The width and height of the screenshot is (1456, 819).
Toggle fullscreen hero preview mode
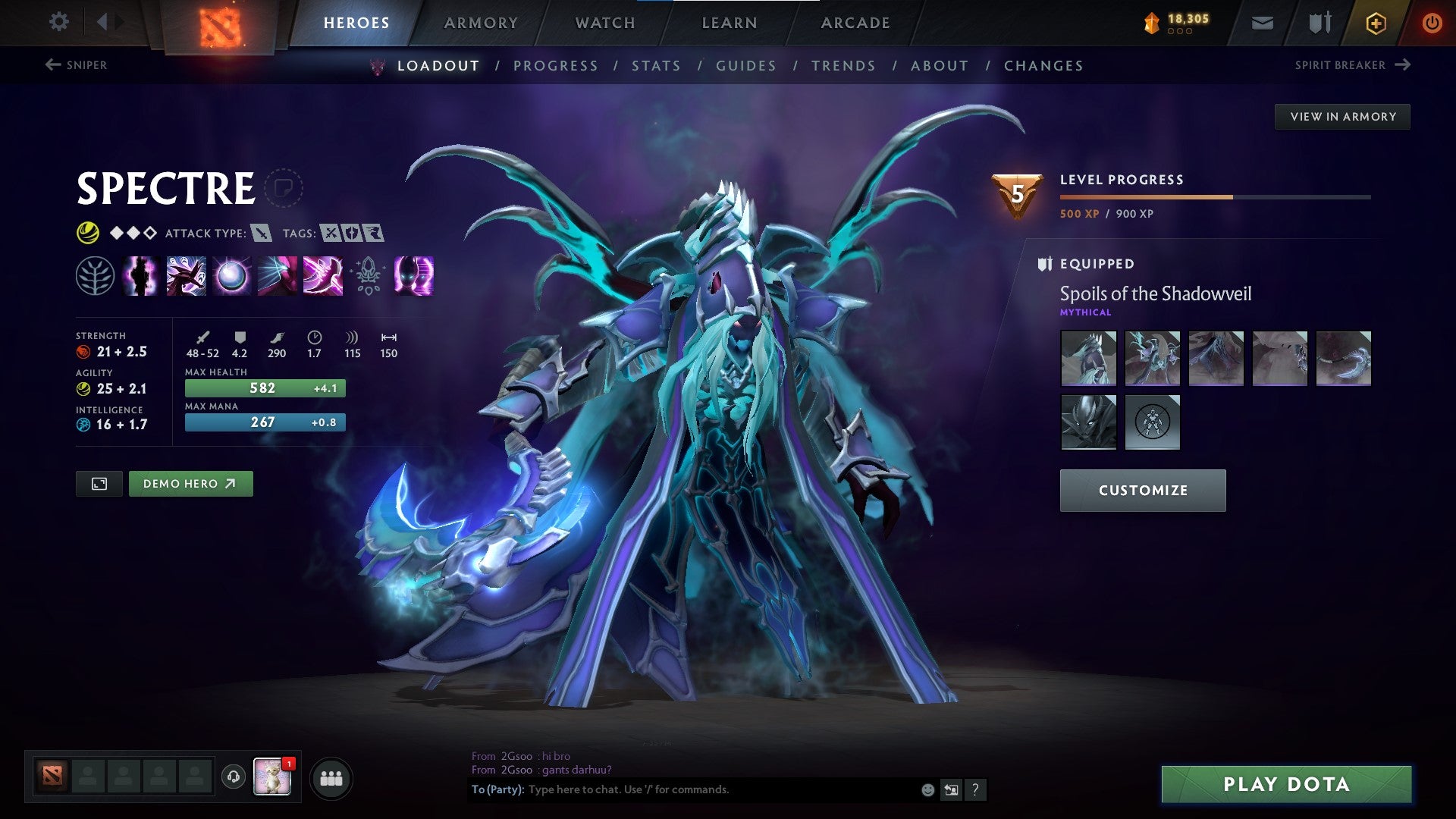pos(100,483)
